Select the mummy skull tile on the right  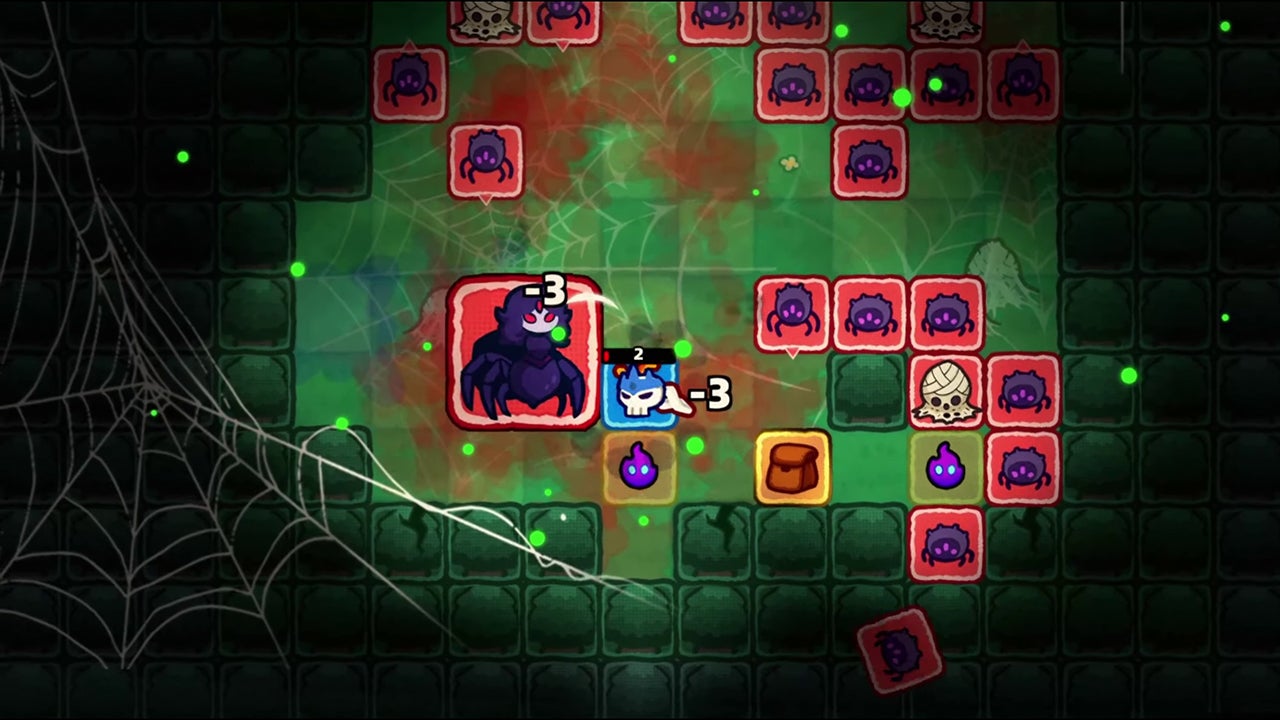pyautogui.click(x=946, y=389)
